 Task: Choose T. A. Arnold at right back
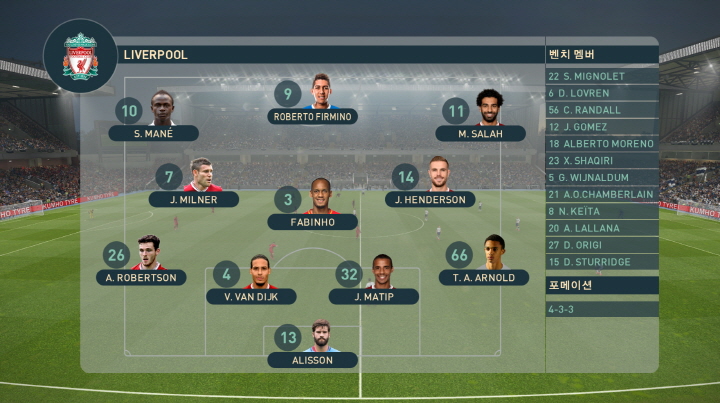[484, 277]
